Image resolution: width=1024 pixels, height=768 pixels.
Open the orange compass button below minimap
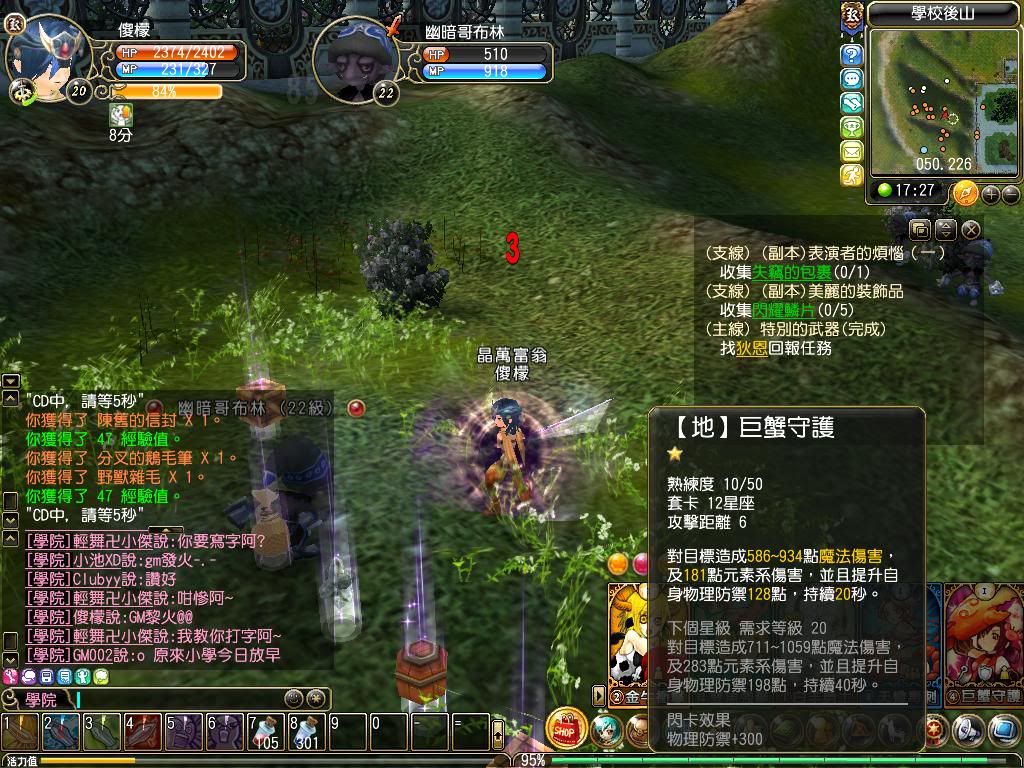click(x=965, y=192)
